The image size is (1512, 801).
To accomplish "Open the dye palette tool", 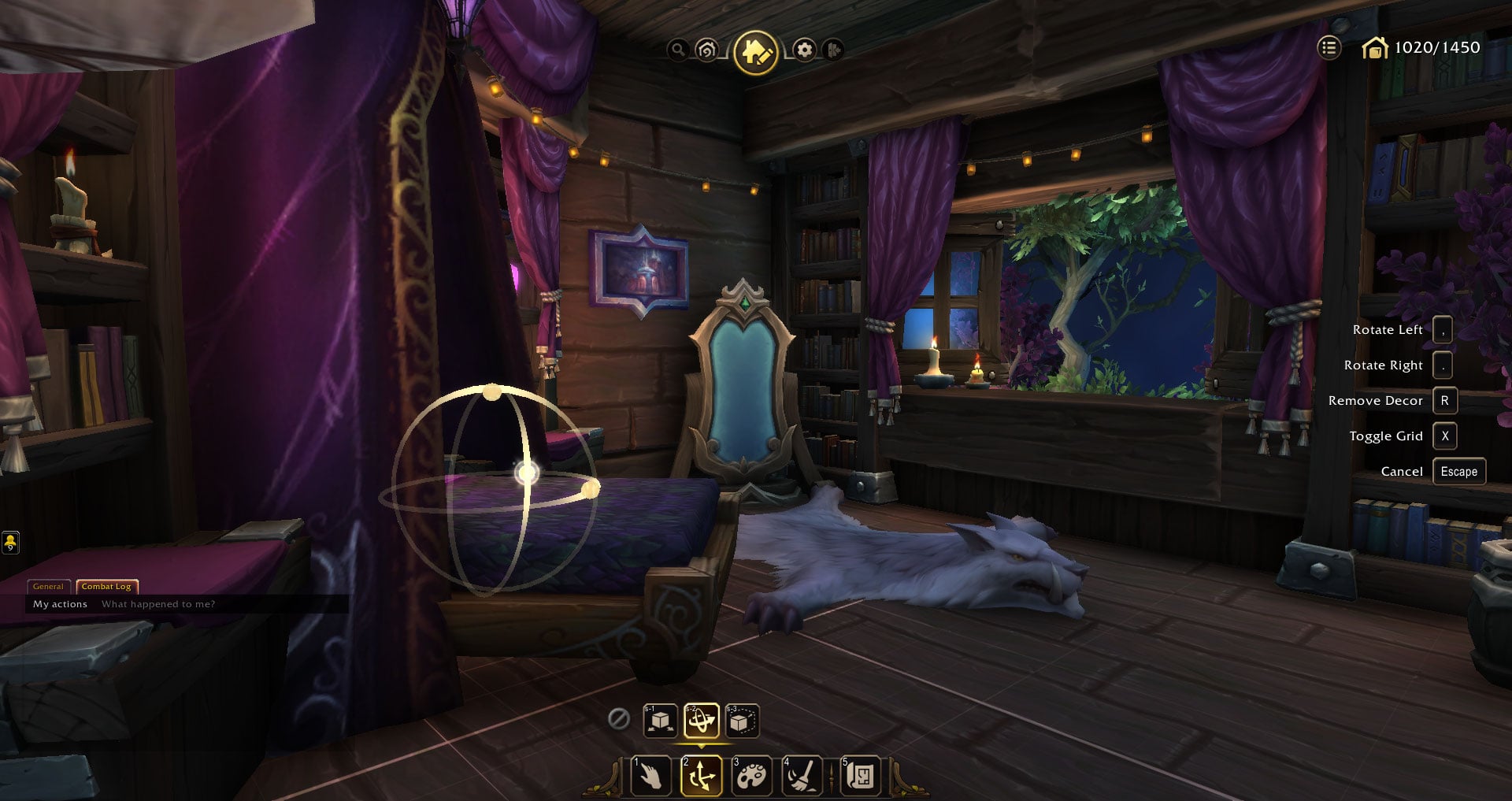I will click(752, 776).
